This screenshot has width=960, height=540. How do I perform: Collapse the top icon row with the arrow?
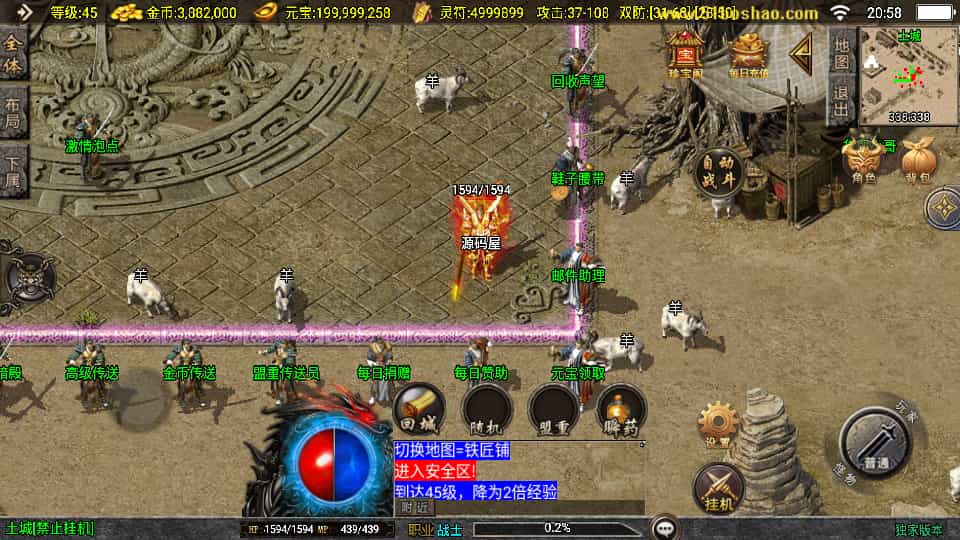(801, 53)
